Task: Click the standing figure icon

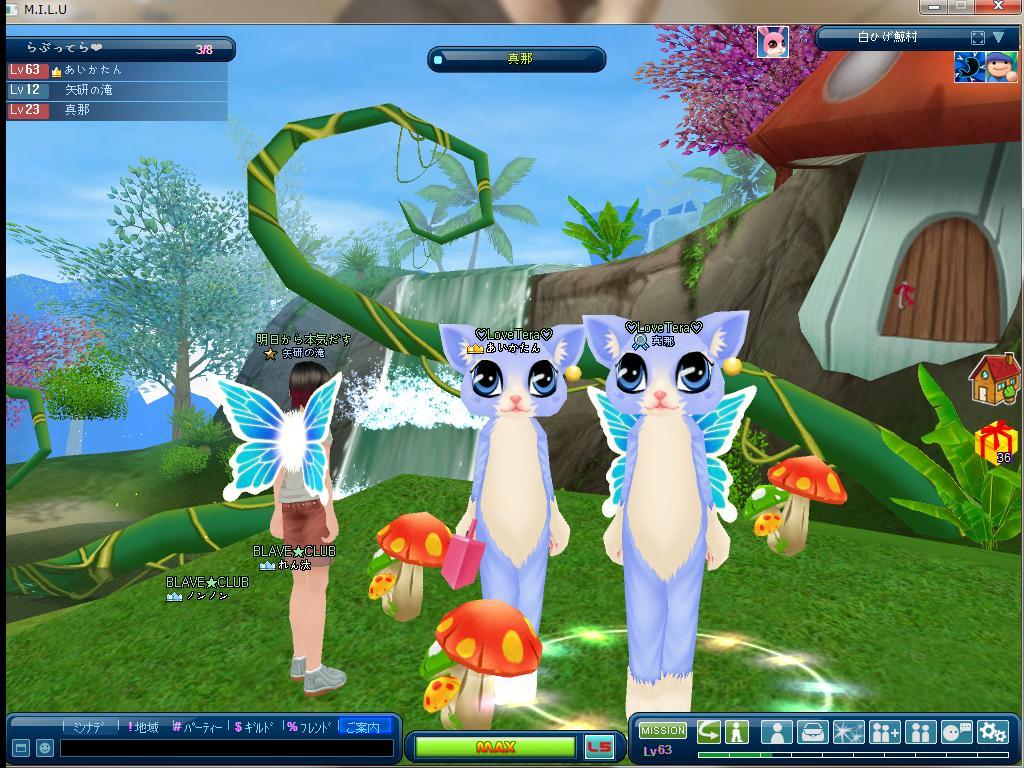Action: click(x=737, y=731)
